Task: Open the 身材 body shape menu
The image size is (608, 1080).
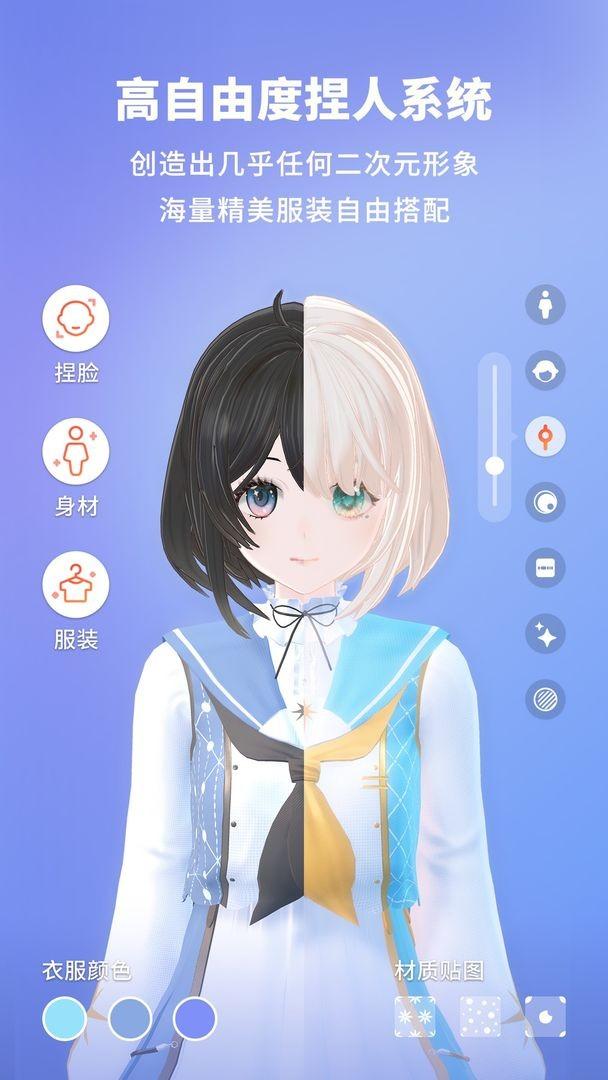Action: coord(75,451)
